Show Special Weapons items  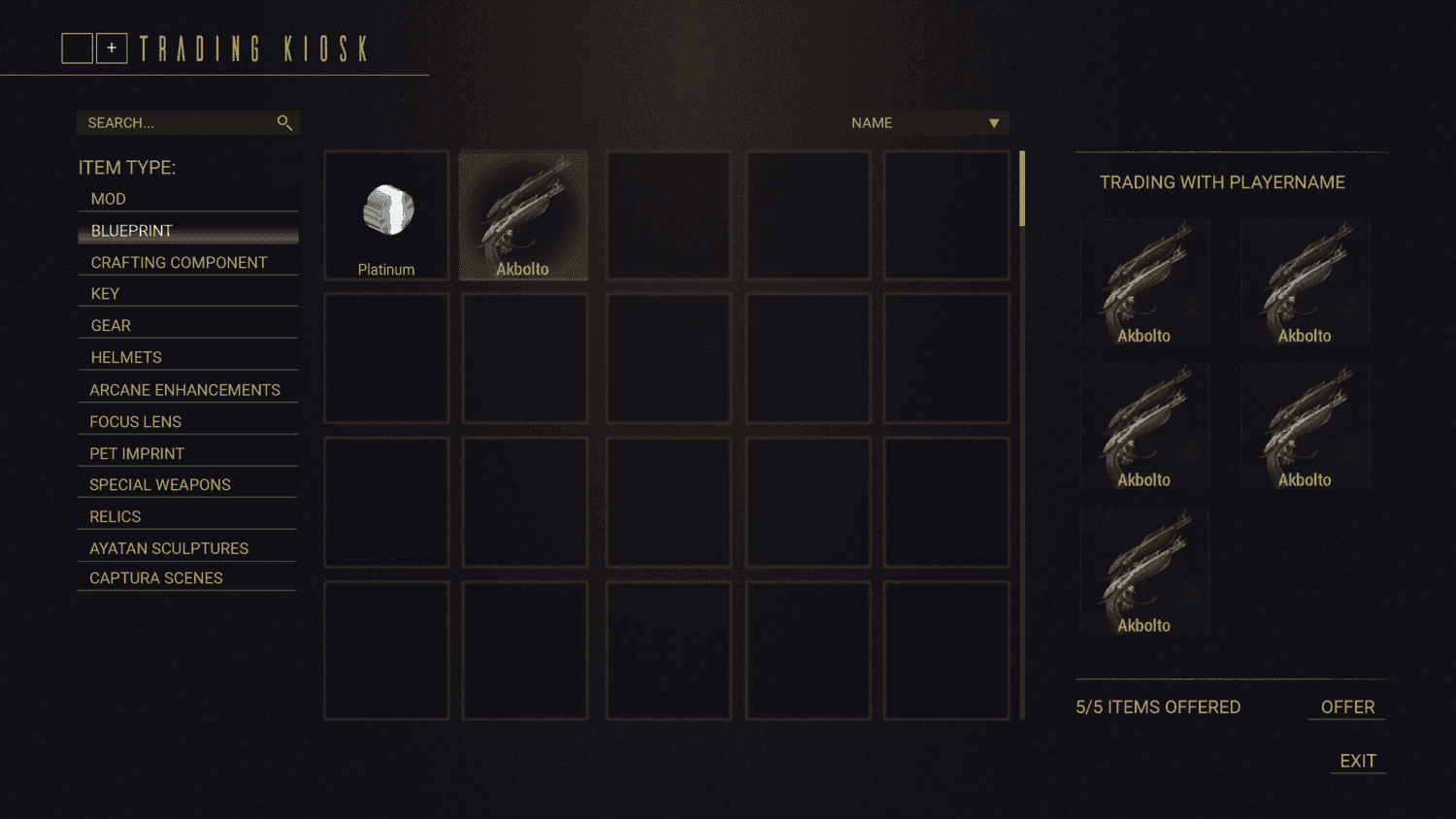tap(160, 485)
